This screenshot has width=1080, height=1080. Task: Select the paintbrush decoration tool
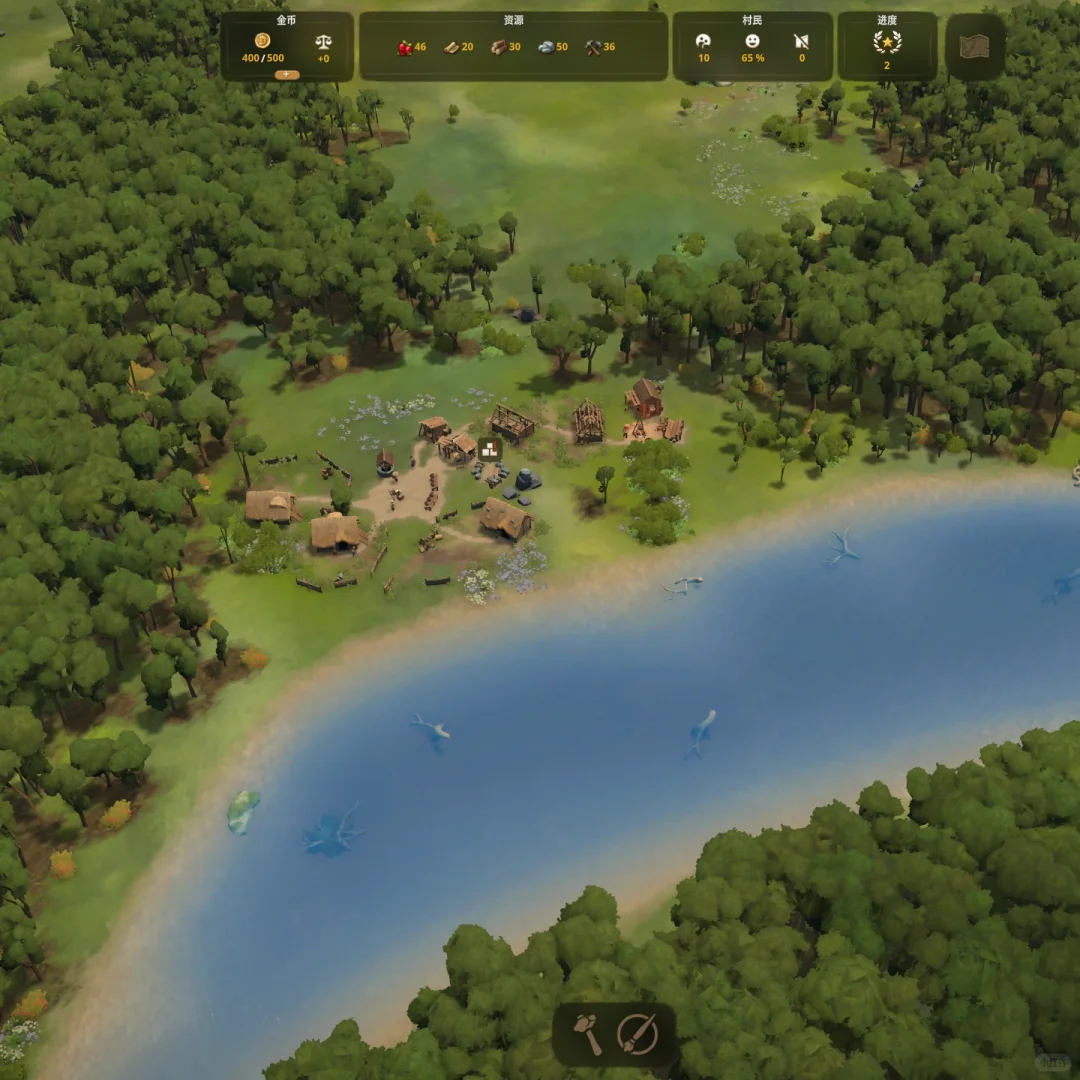click(637, 1034)
